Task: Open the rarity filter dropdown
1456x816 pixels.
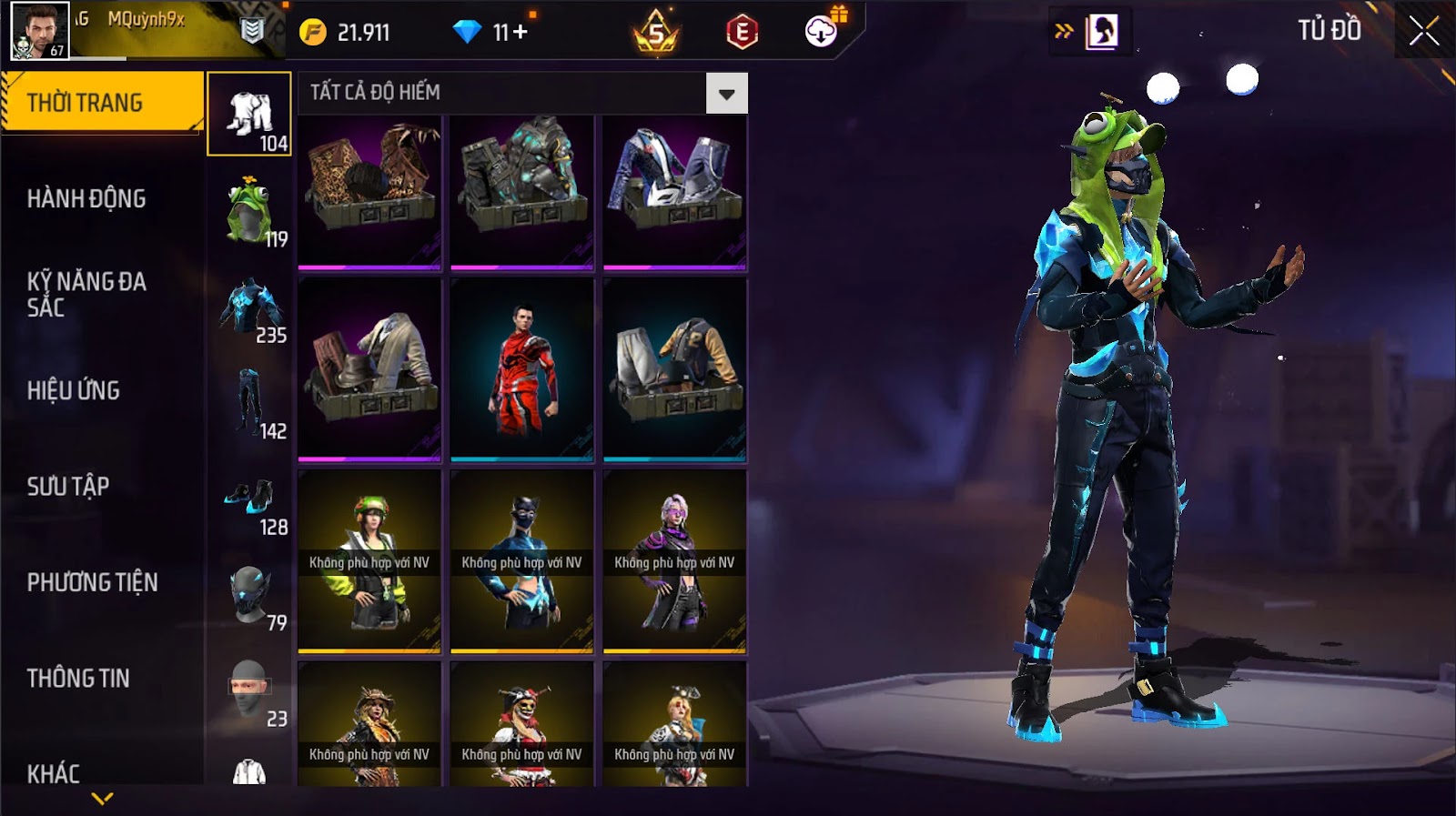Action: [726, 94]
